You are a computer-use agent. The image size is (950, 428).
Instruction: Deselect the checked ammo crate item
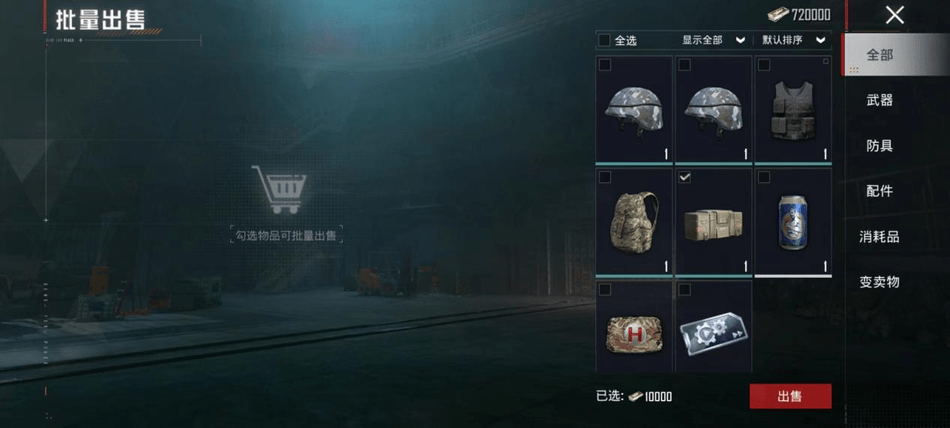pos(713,222)
